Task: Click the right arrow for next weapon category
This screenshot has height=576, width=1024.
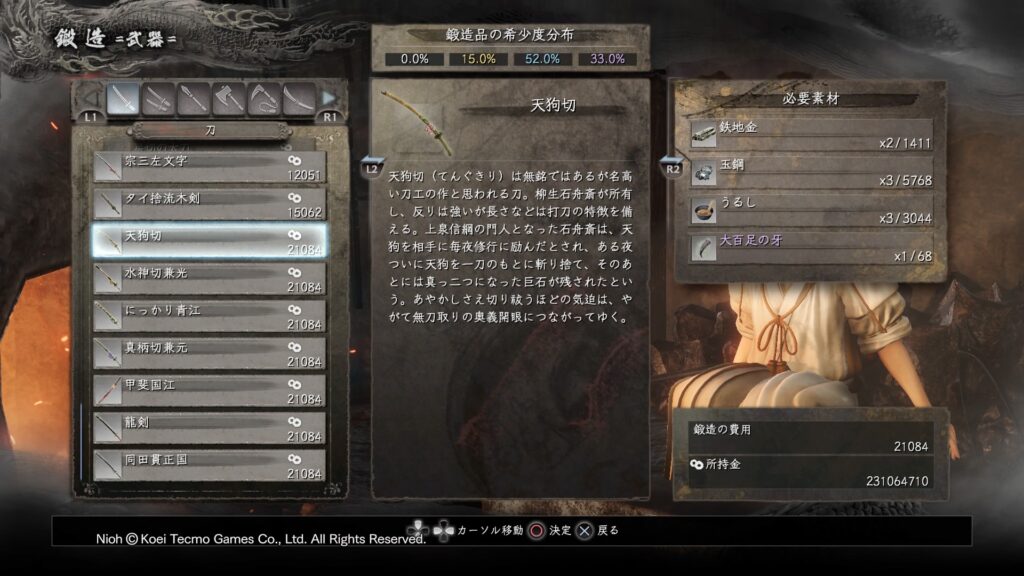Action: tap(329, 98)
